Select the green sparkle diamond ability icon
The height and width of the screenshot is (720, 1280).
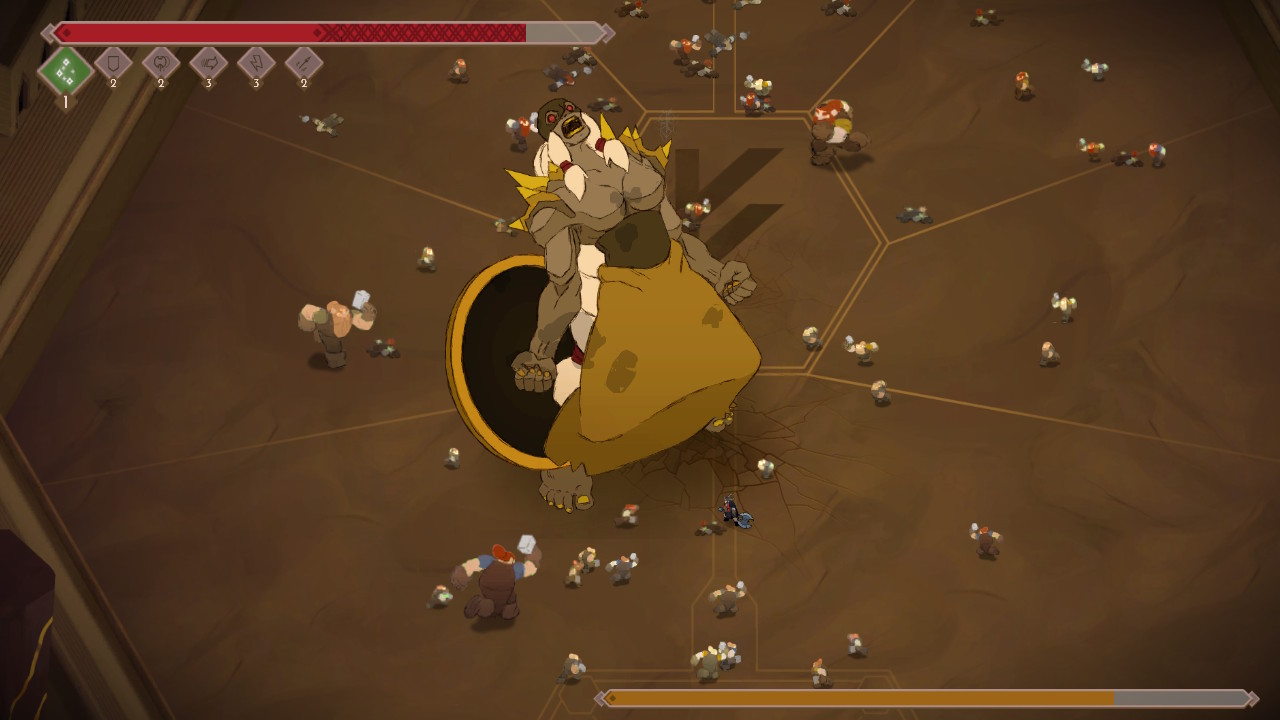tap(66, 70)
